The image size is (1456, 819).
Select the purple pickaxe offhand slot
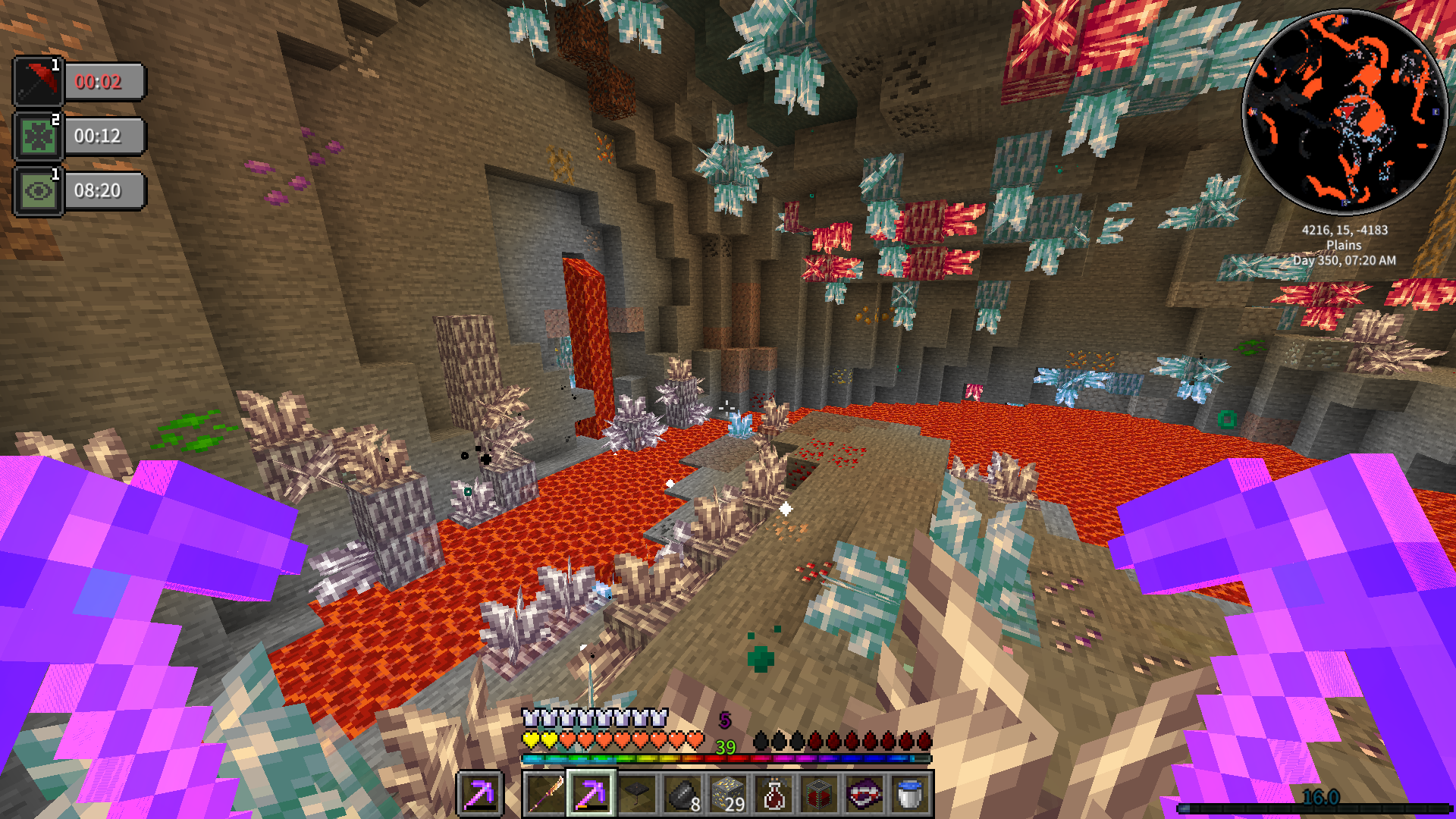coord(479,794)
